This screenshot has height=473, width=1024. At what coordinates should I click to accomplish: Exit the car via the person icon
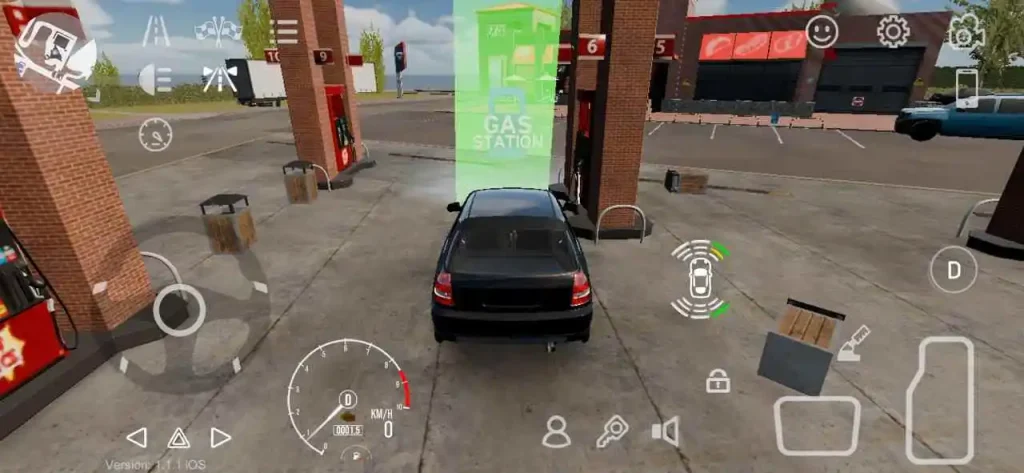556,432
